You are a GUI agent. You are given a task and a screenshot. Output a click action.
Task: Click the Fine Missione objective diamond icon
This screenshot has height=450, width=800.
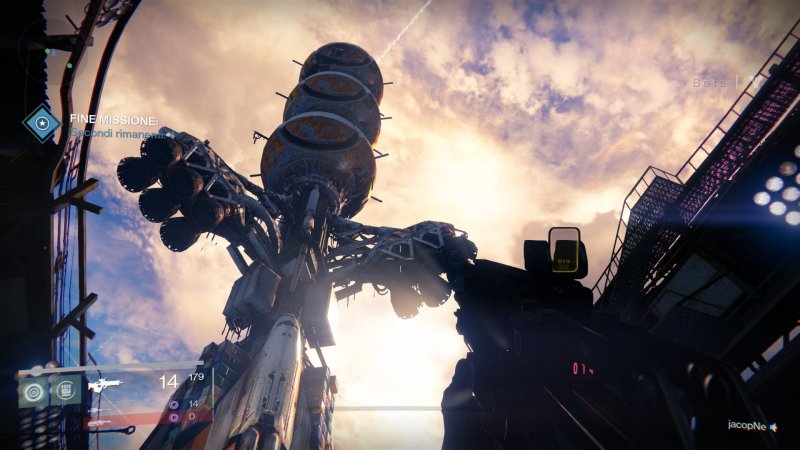pyautogui.click(x=42, y=121)
